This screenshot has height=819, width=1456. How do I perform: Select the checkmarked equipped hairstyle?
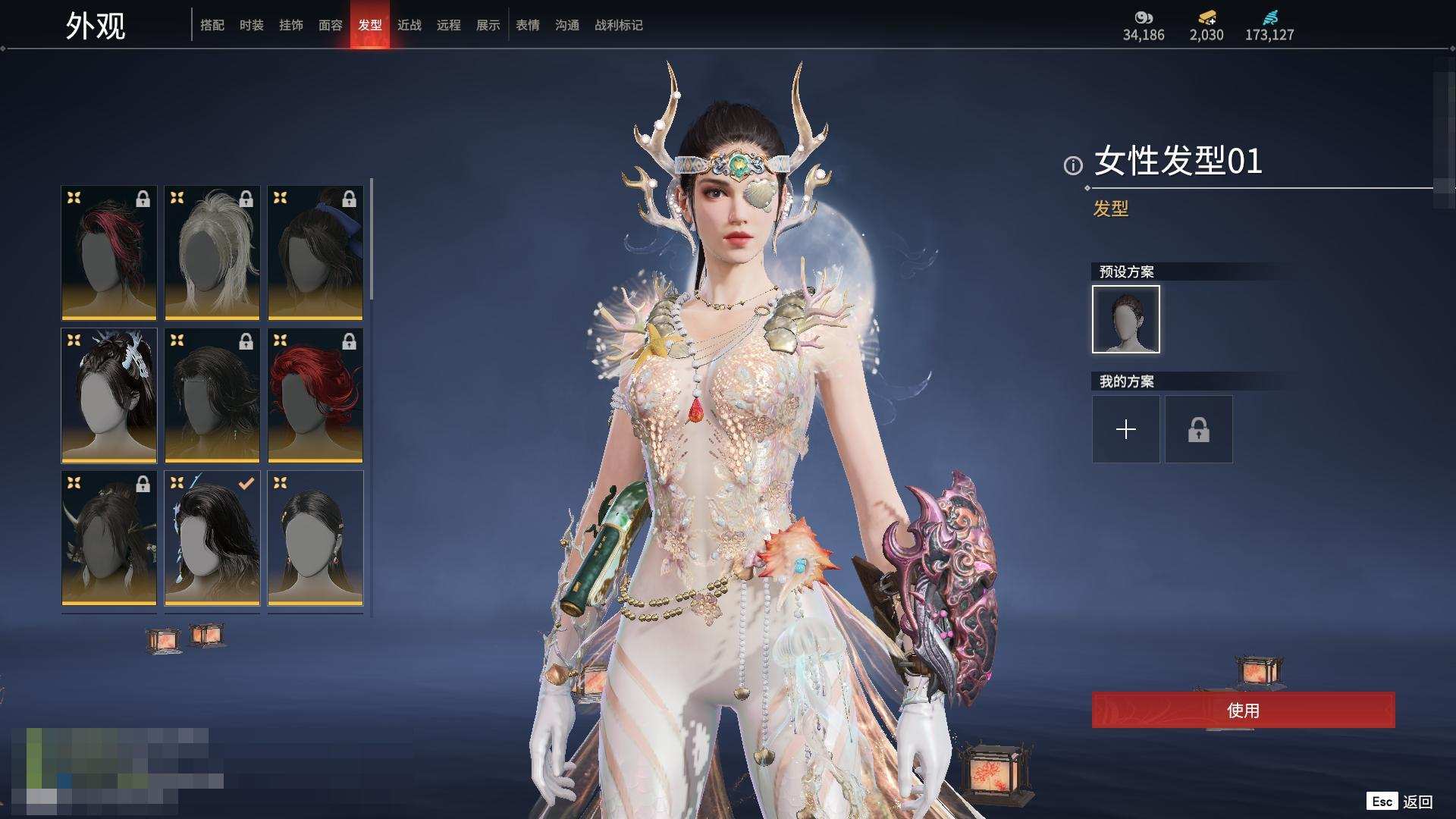click(212, 538)
